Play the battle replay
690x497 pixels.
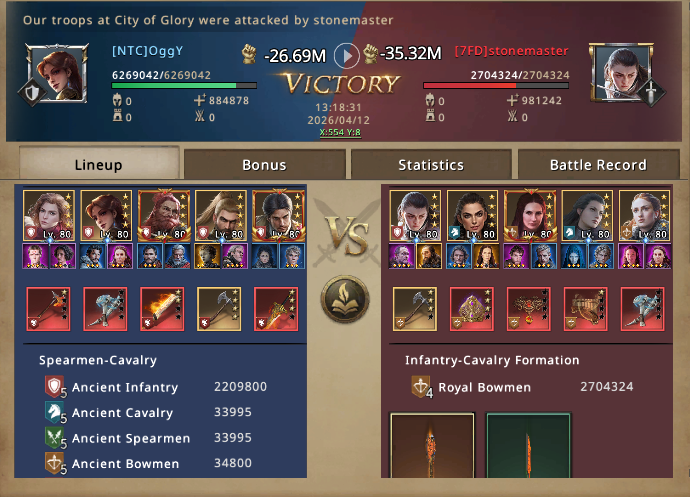(345, 55)
